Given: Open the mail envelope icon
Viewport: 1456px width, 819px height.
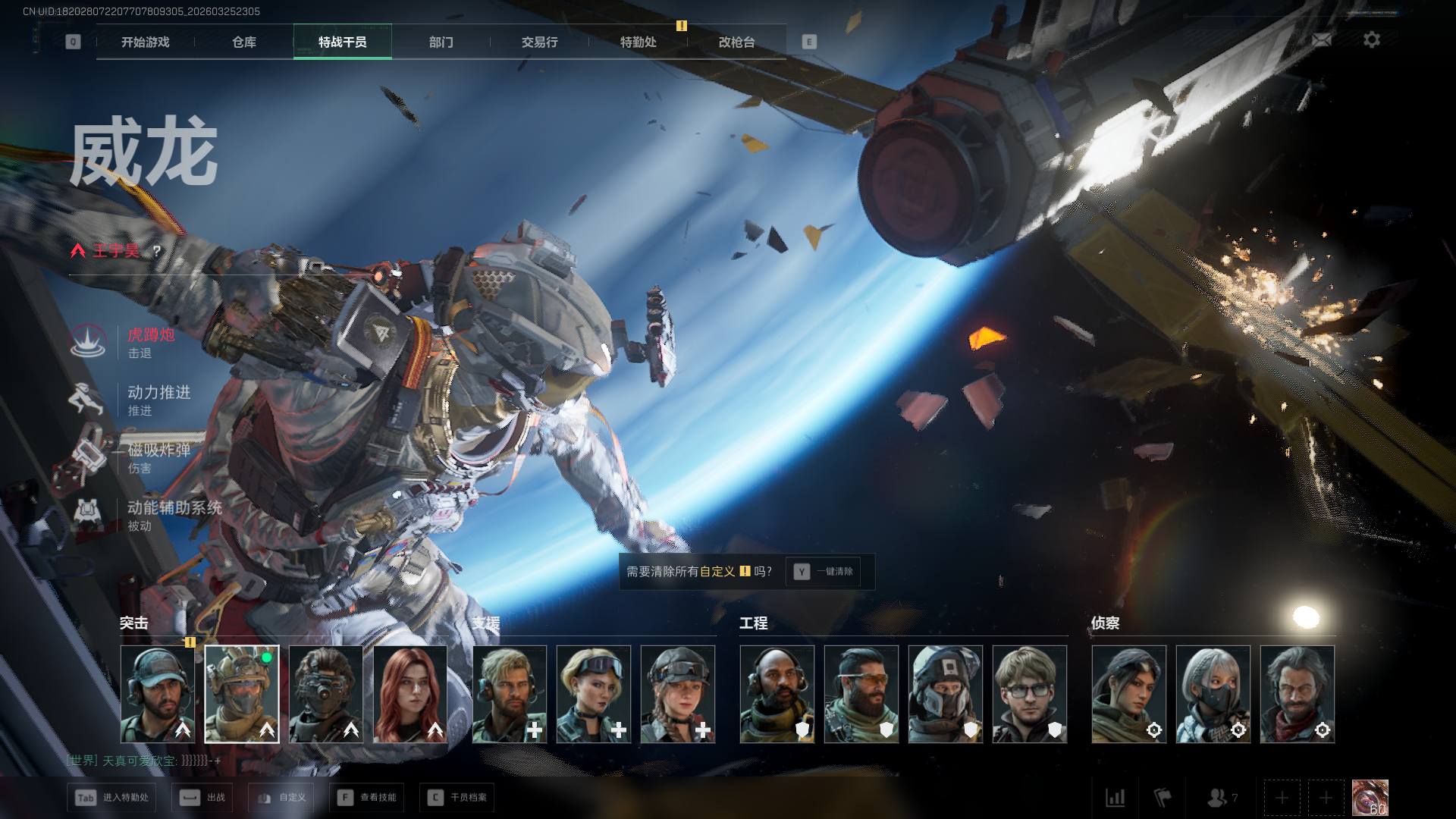Looking at the screenshot, I should pos(1322,40).
